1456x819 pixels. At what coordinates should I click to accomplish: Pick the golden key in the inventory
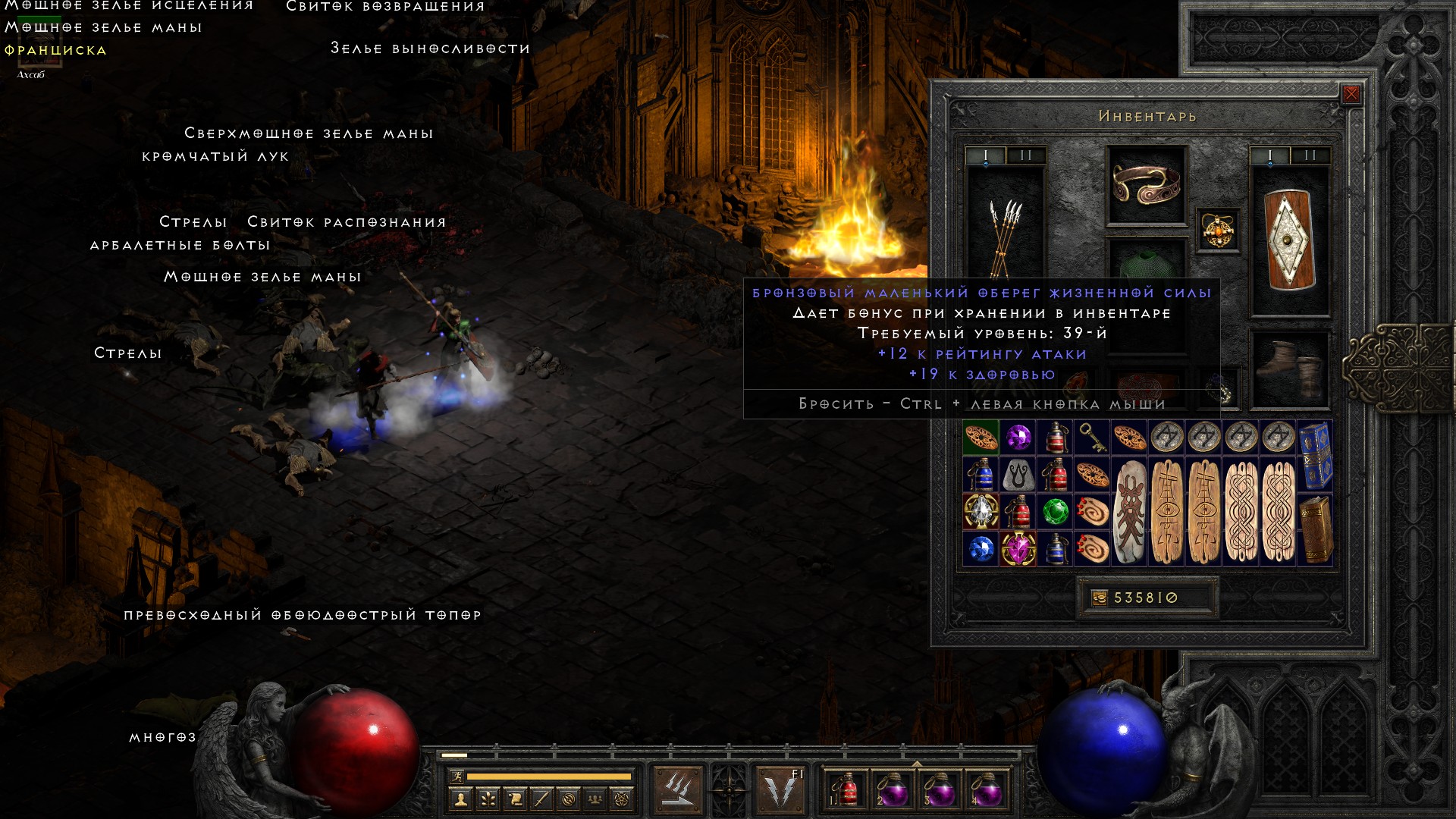tap(1091, 438)
